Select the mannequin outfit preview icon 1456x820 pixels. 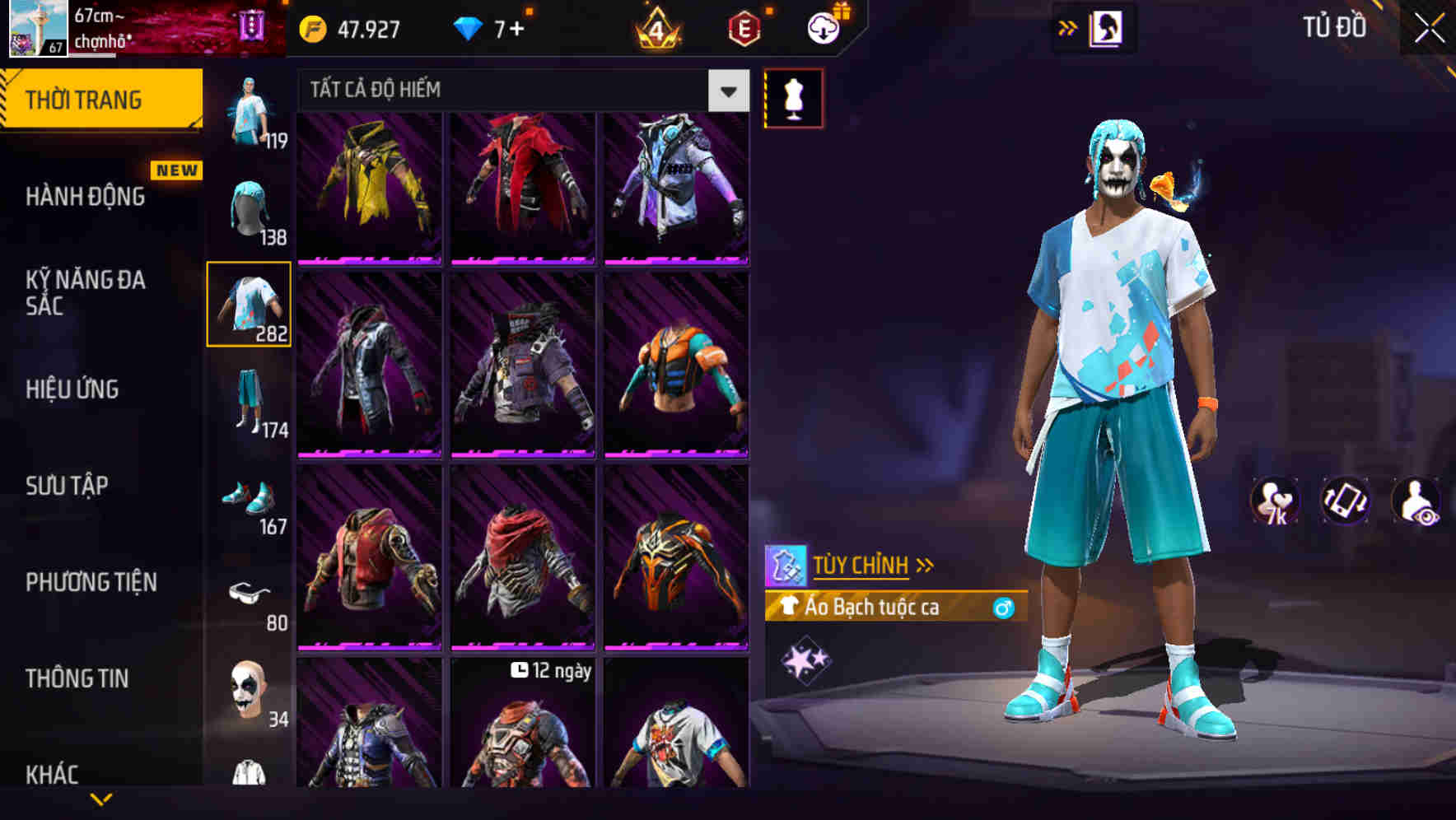(793, 96)
